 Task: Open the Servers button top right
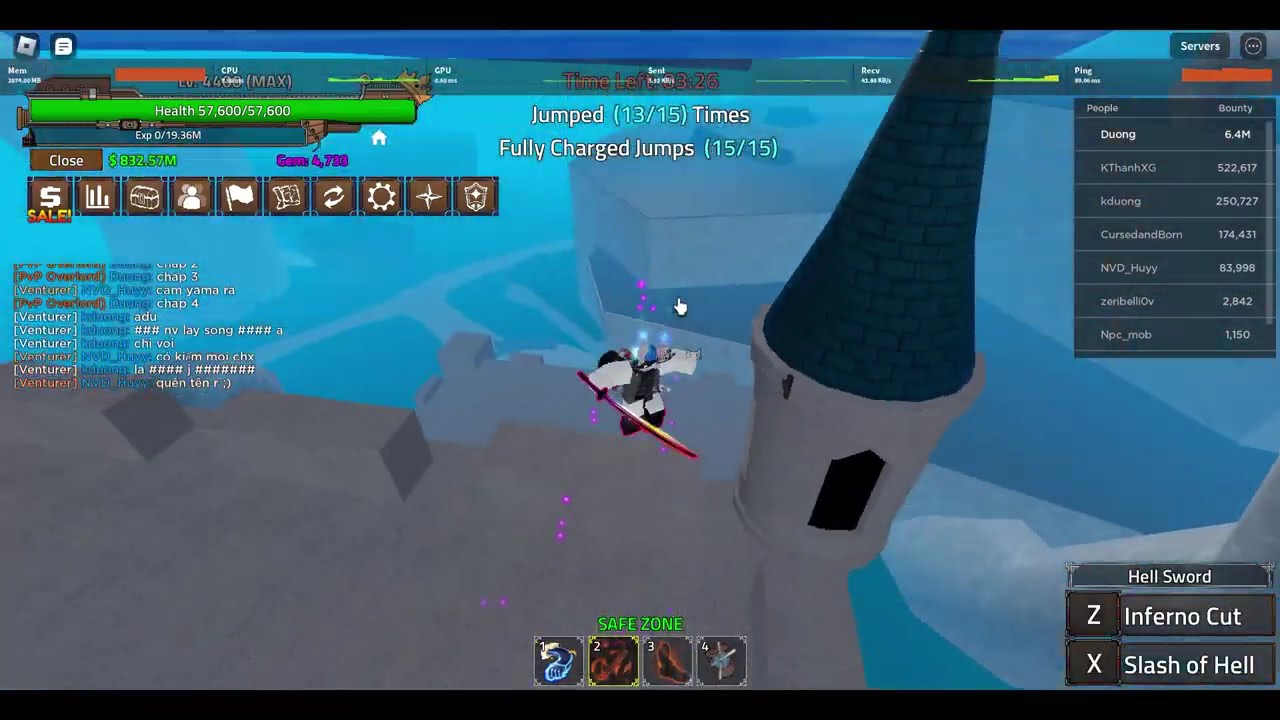[1199, 45]
